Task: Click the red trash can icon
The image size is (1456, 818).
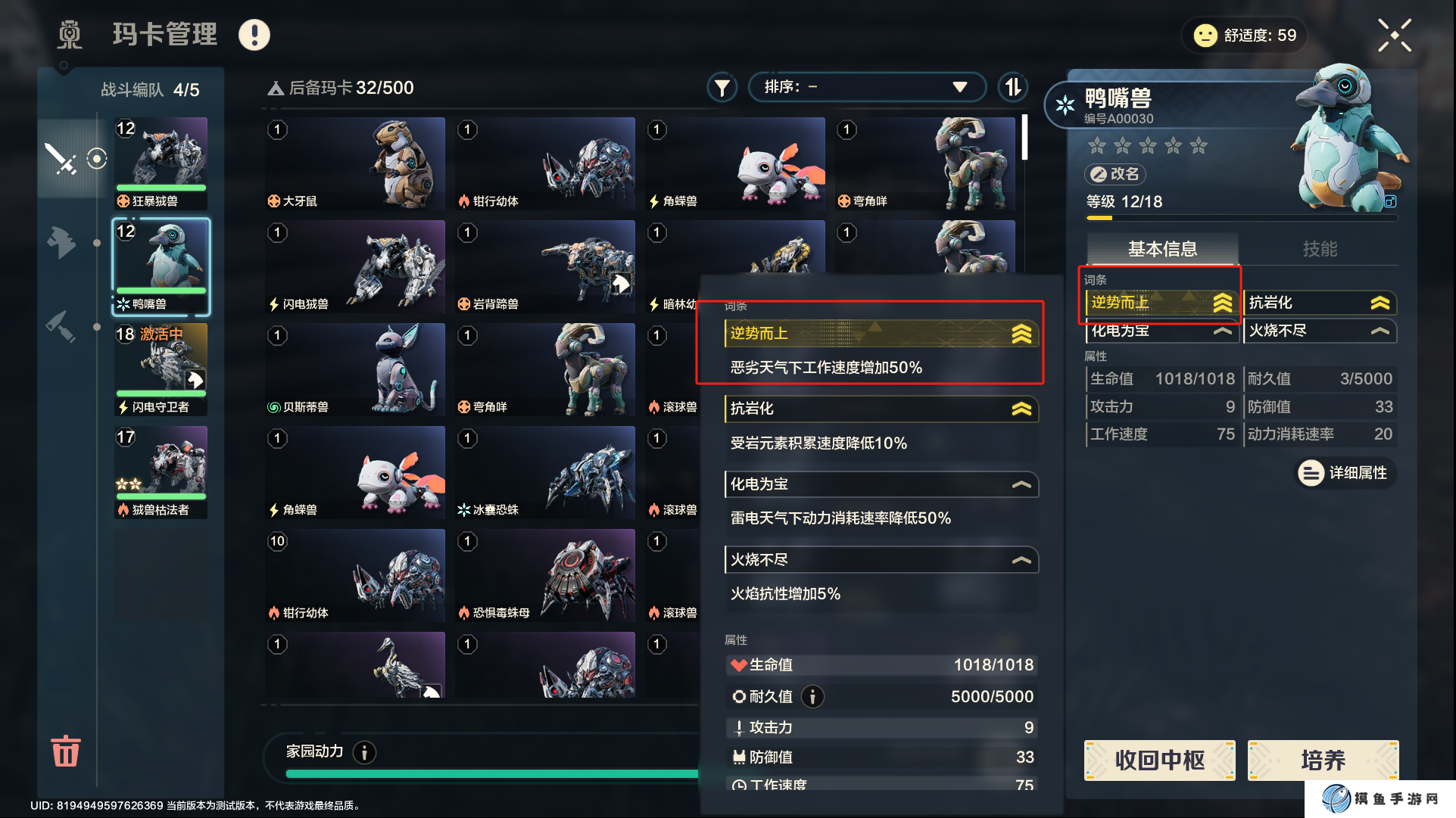Action: pos(65,751)
